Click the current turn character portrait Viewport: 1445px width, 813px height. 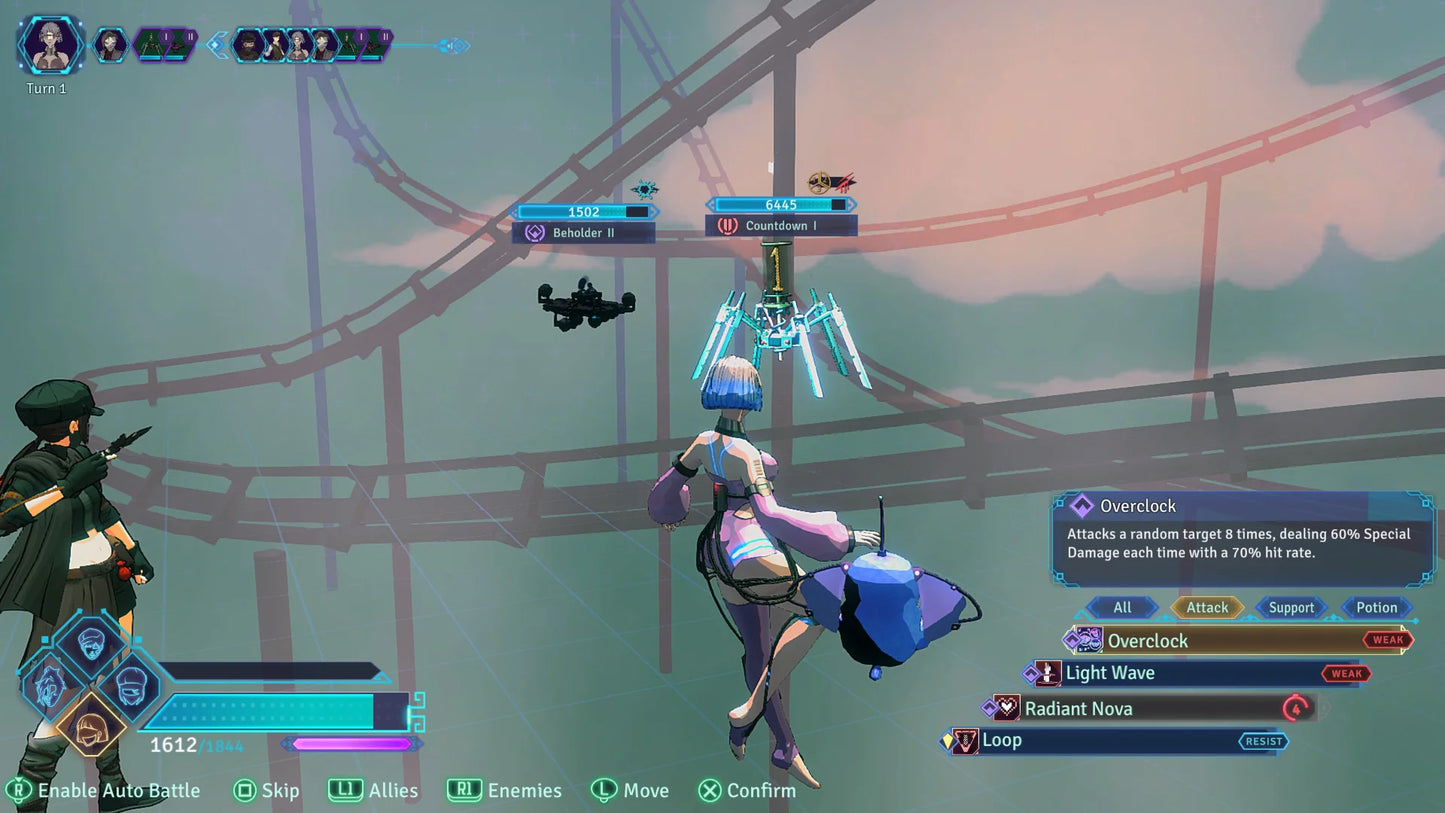tap(50, 46)
